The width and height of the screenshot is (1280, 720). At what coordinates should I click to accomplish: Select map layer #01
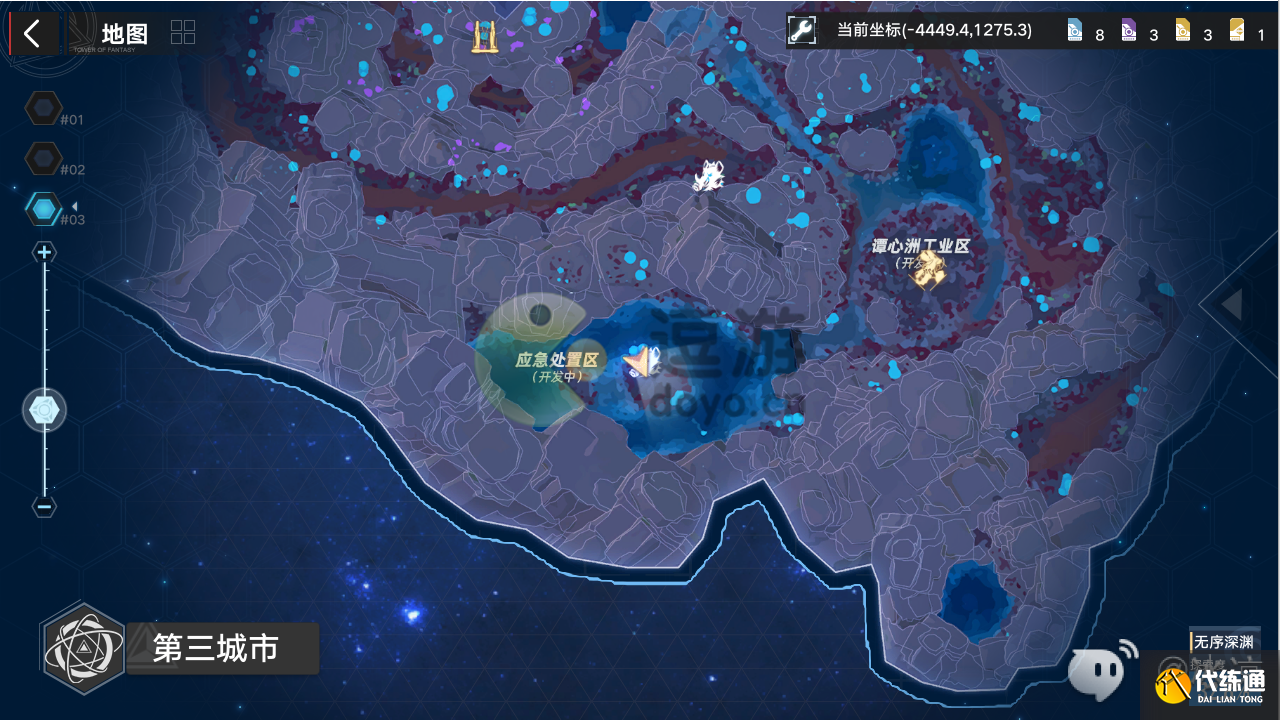[44, 108]
